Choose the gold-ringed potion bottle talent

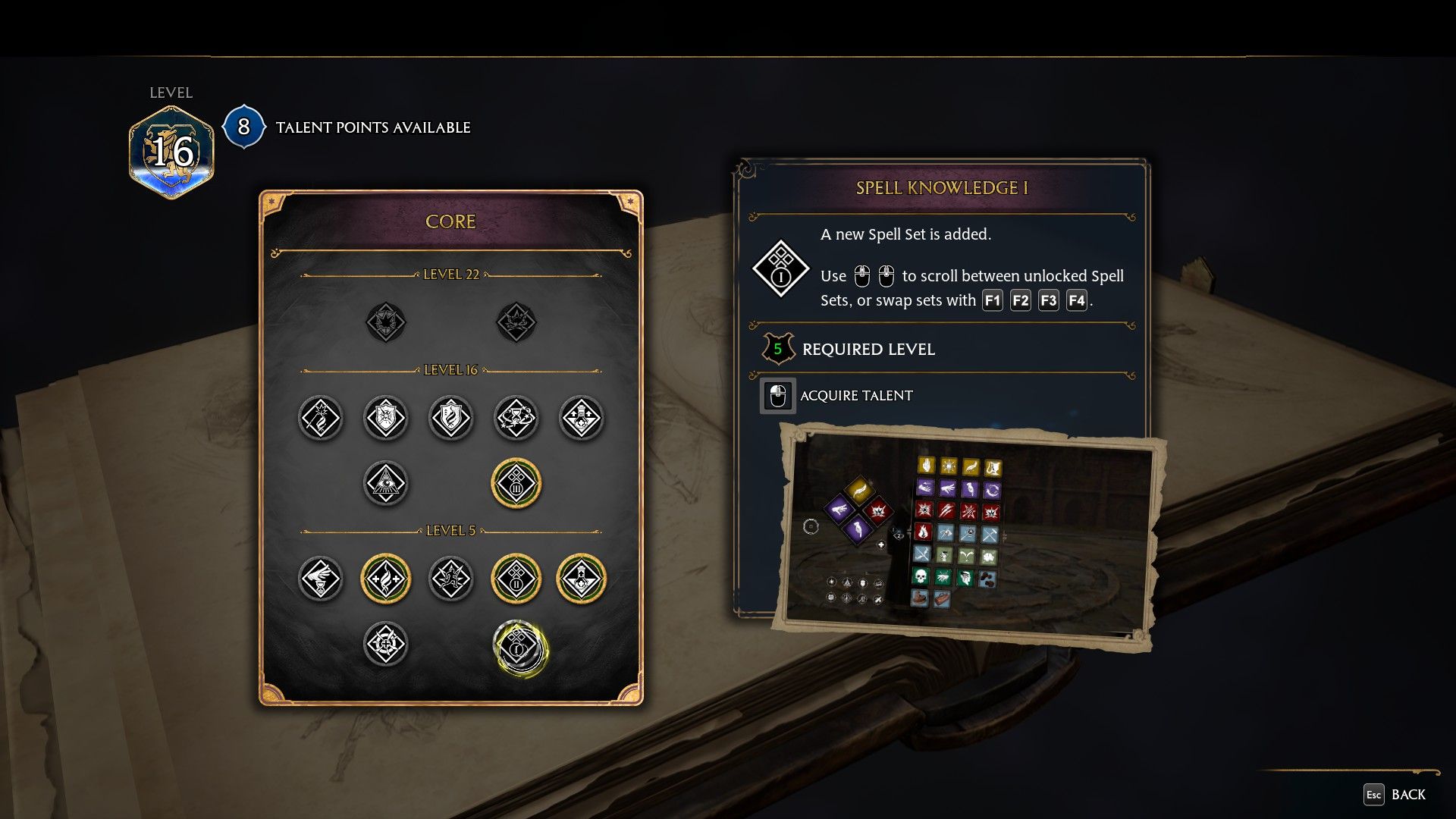pos(582,579)
